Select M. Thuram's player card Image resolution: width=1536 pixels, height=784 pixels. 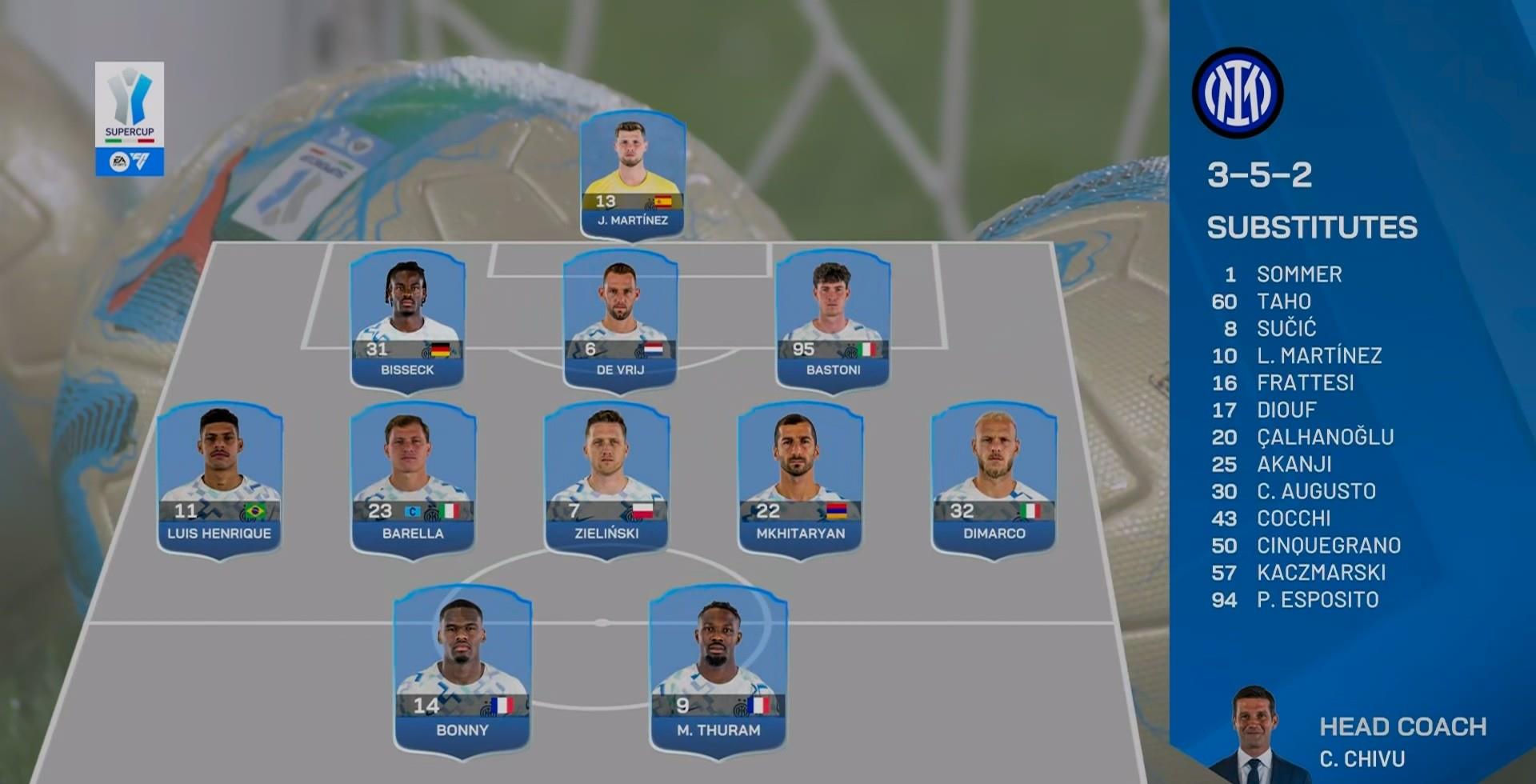tap(718, 669)
